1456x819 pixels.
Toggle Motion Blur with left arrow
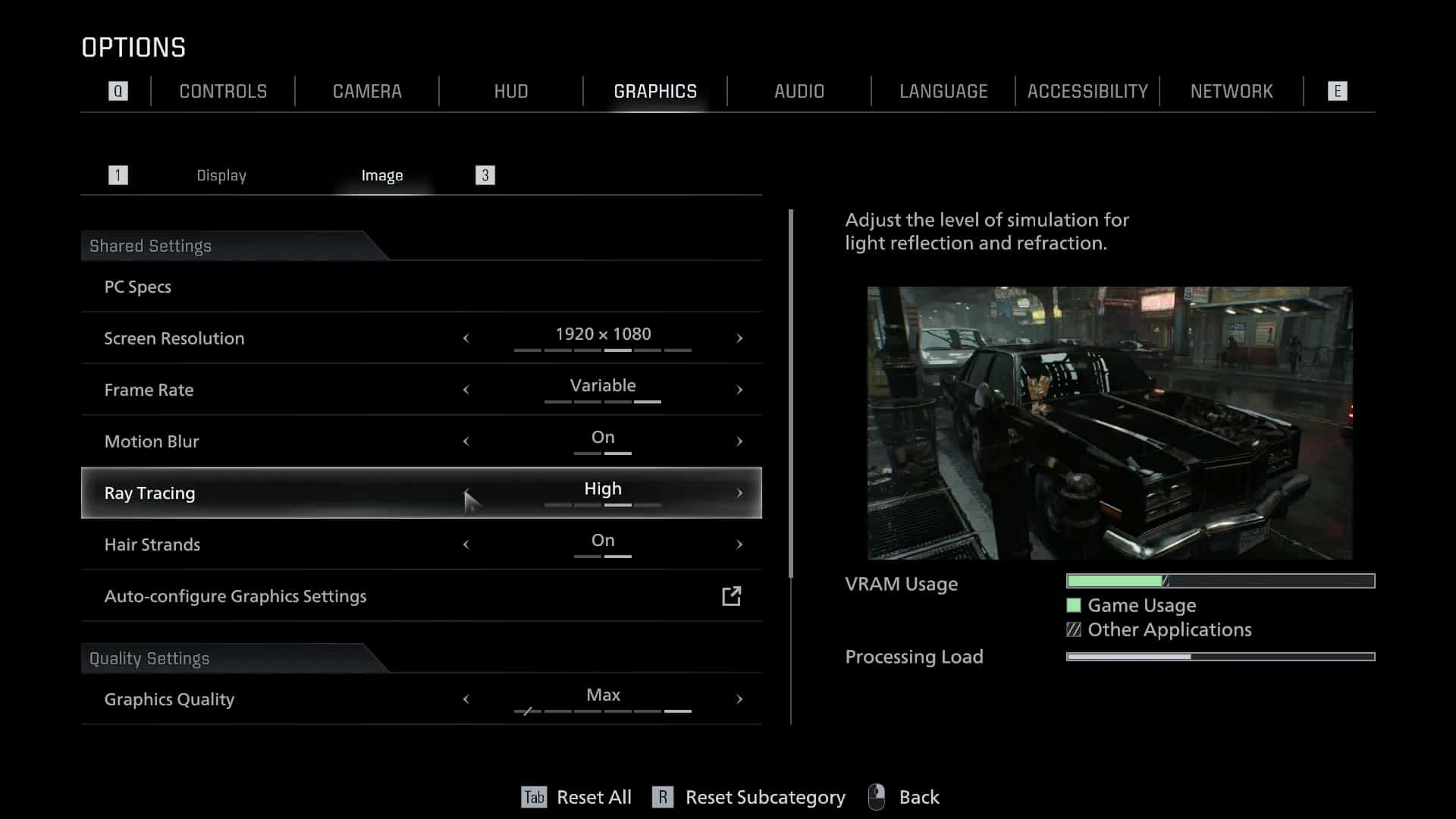click(x=466, y=441)
